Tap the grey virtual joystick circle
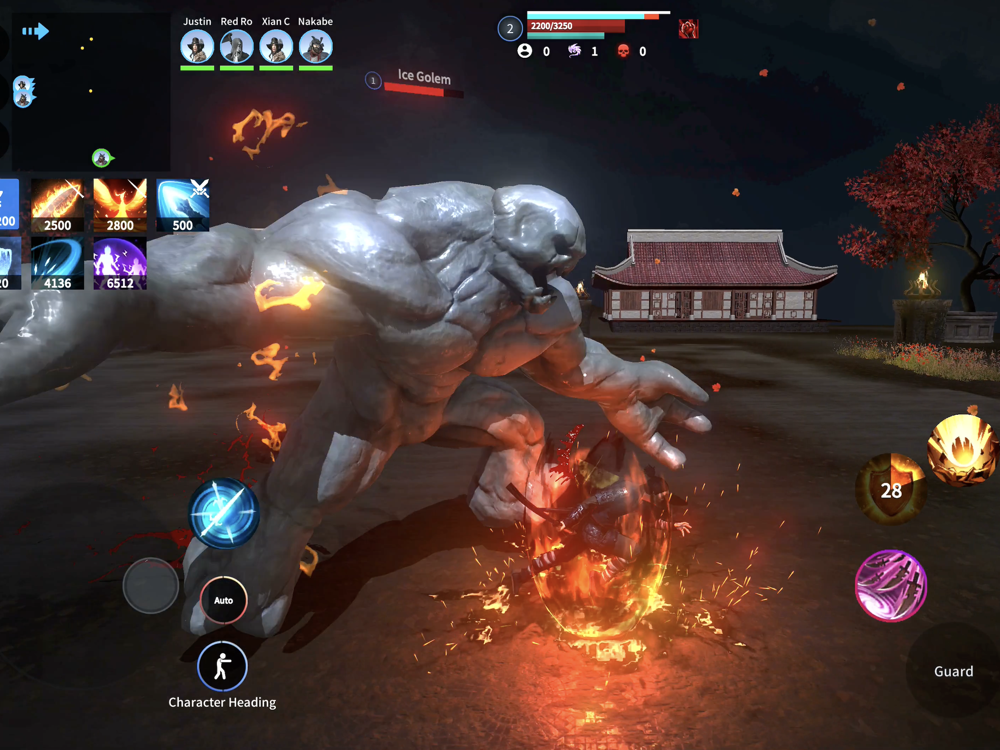This screenshot has width=1000, height=750. coord(151,586)
